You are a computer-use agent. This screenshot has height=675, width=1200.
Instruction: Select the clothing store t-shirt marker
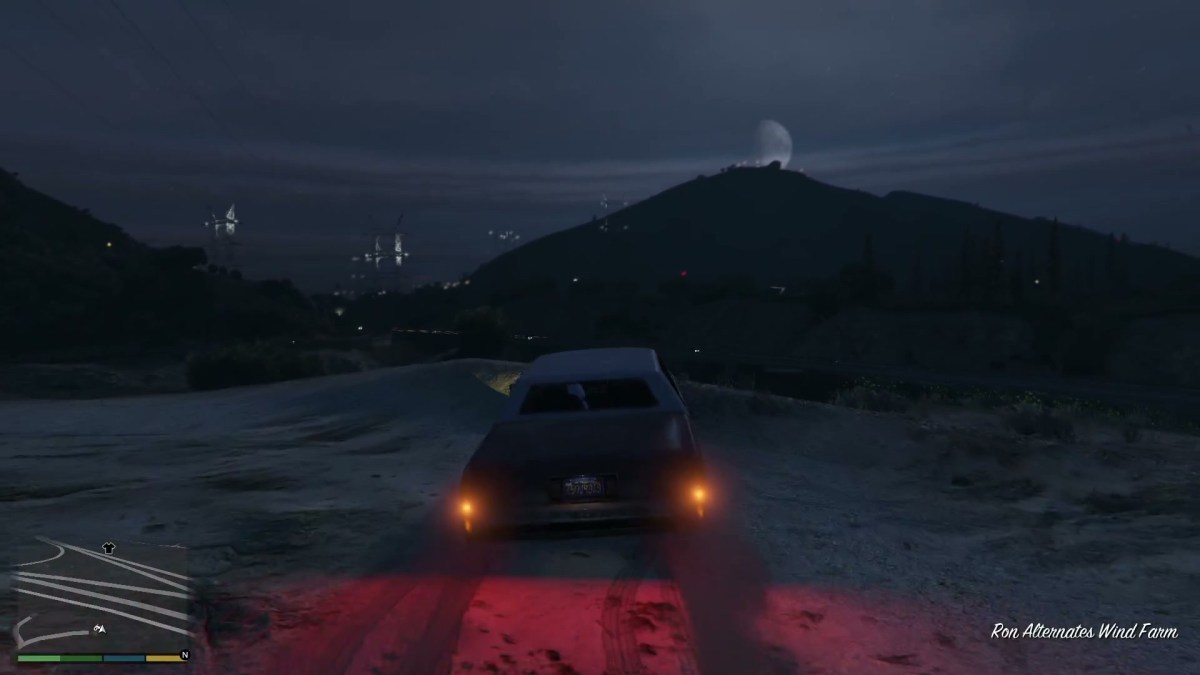pos(109,548)
